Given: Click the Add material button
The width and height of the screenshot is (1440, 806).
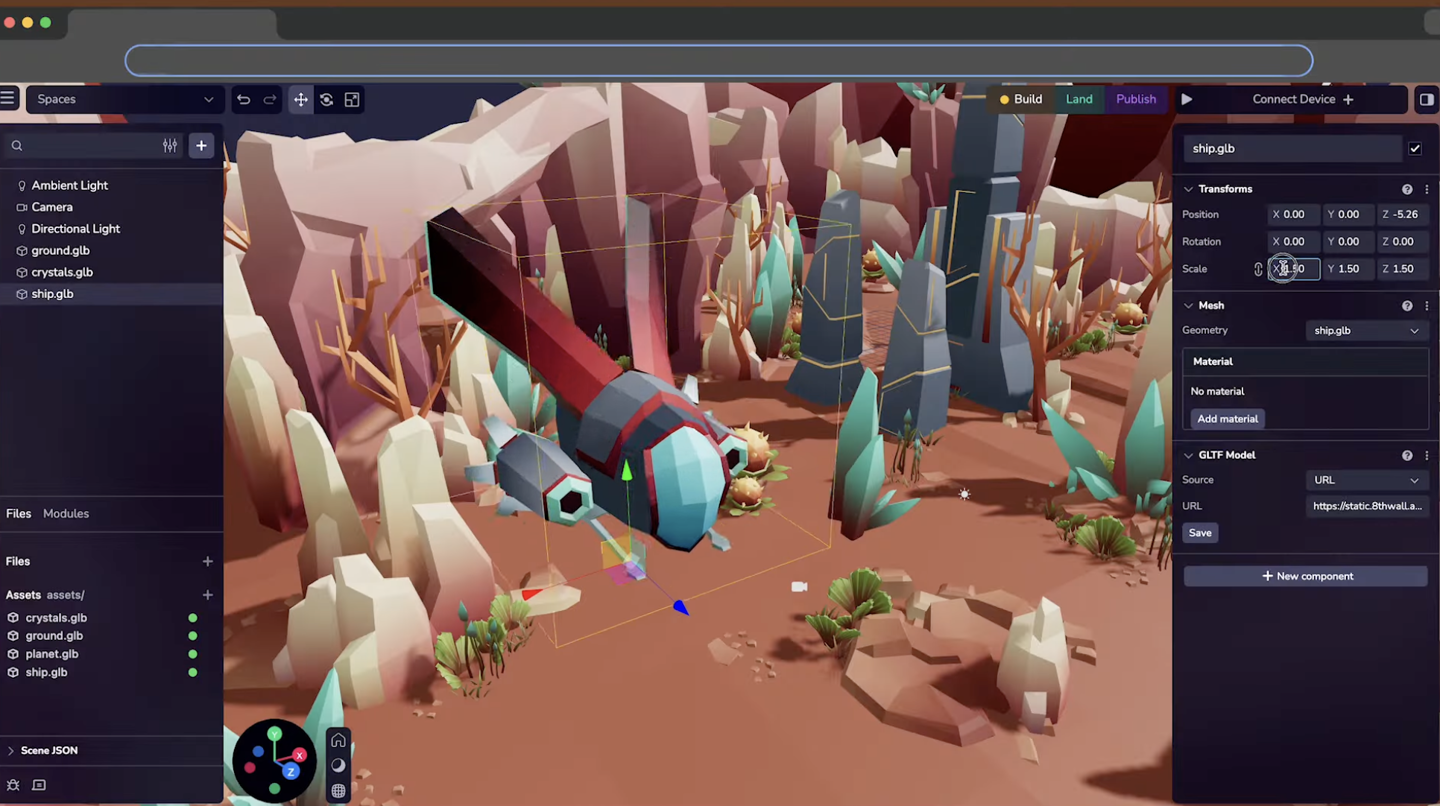Looking at the screenshot, I should point(1228,418).
